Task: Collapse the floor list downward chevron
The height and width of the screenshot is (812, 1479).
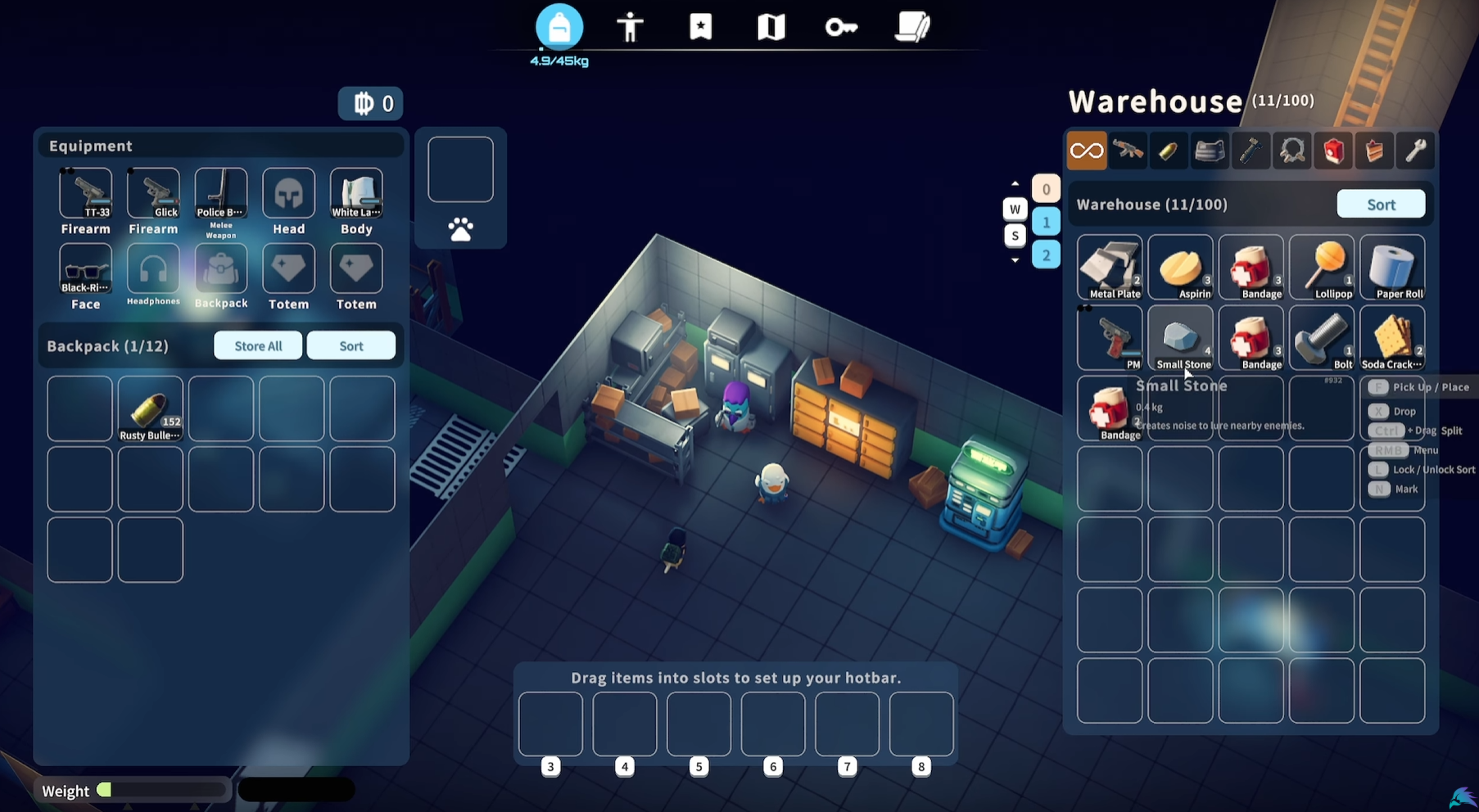Action: click(1015, 261)
